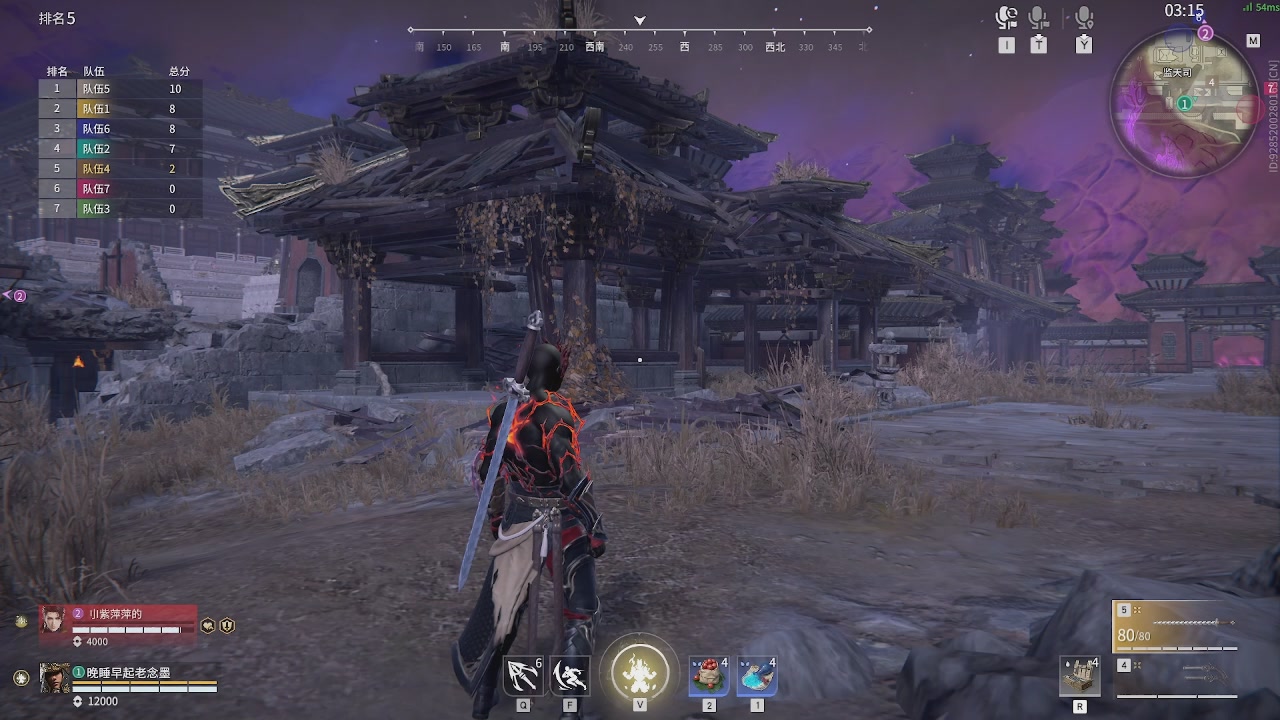Click player 晚睡早起老念墨 portrait
The image size is (1280, 720).
coord(55,678)
